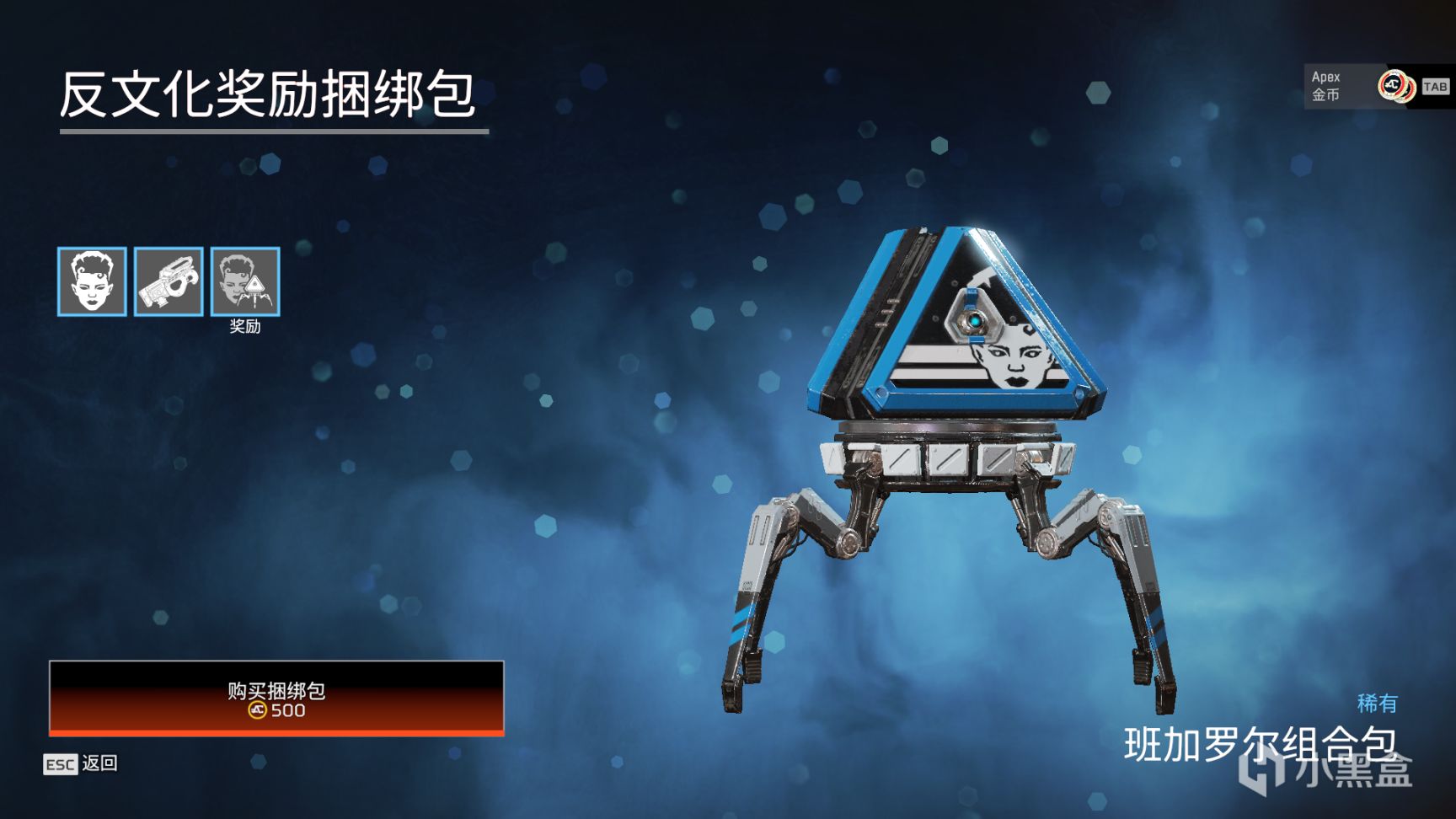Open the TAB store shortcut

pos(1434,87)
